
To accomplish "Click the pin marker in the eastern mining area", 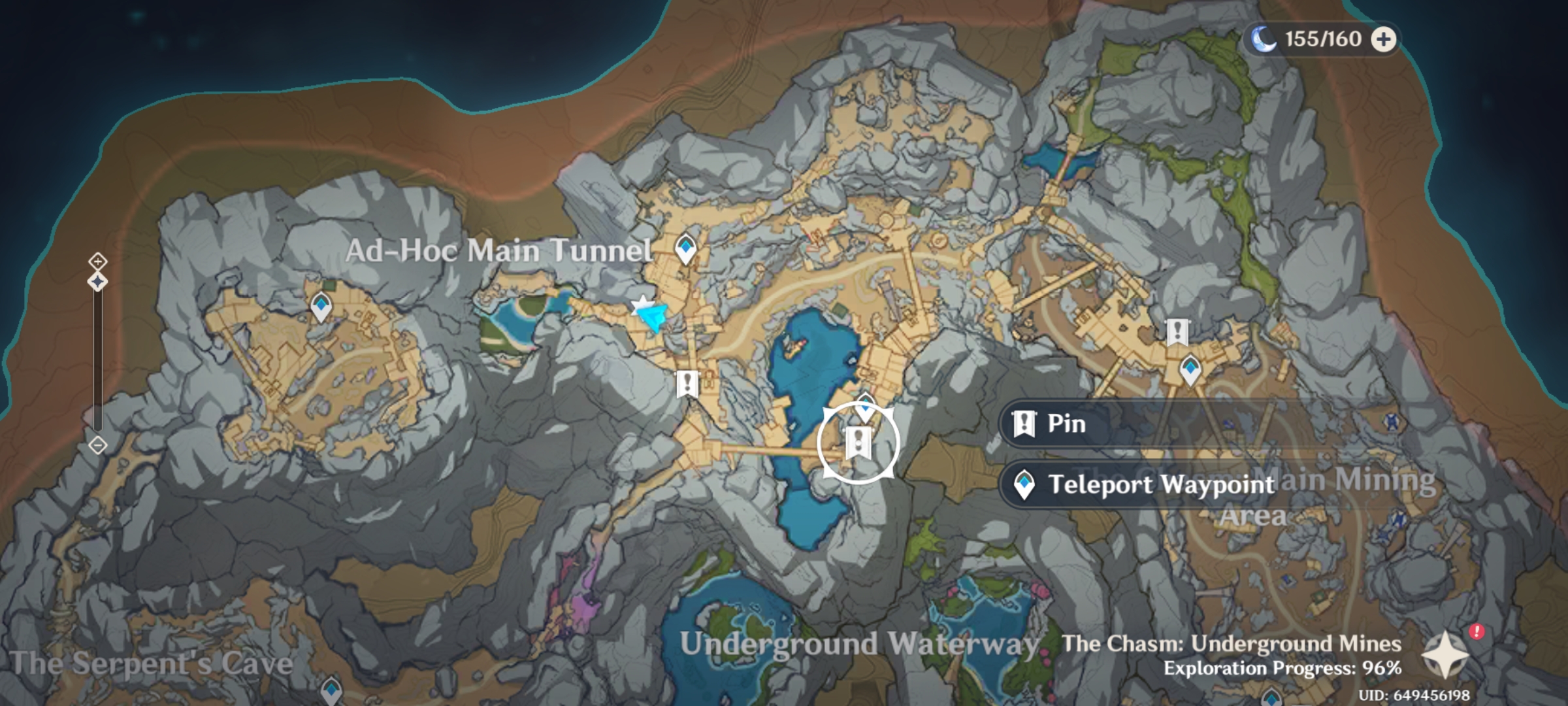I will (1177, 332).
